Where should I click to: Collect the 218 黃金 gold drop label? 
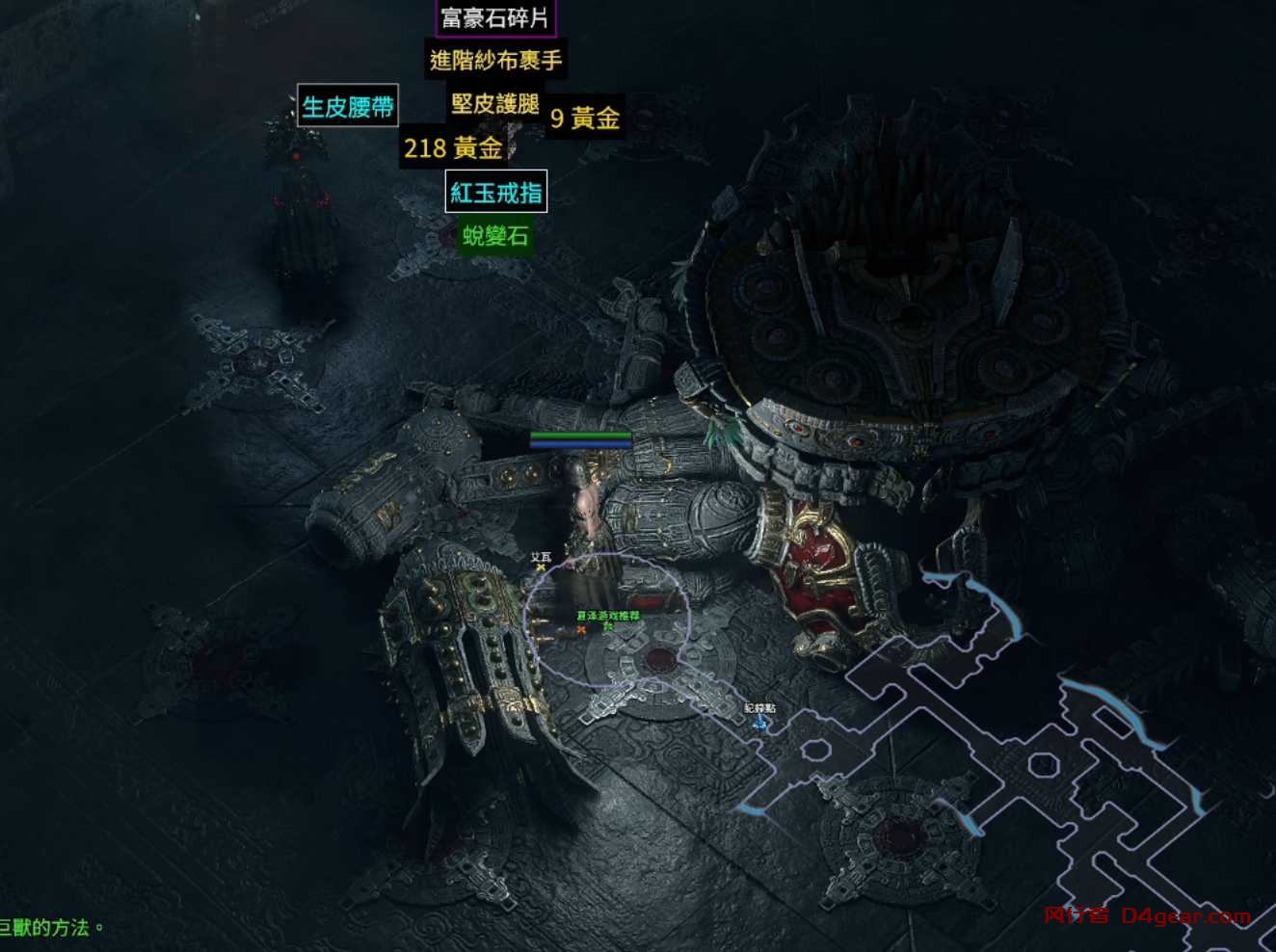[453, 148]
